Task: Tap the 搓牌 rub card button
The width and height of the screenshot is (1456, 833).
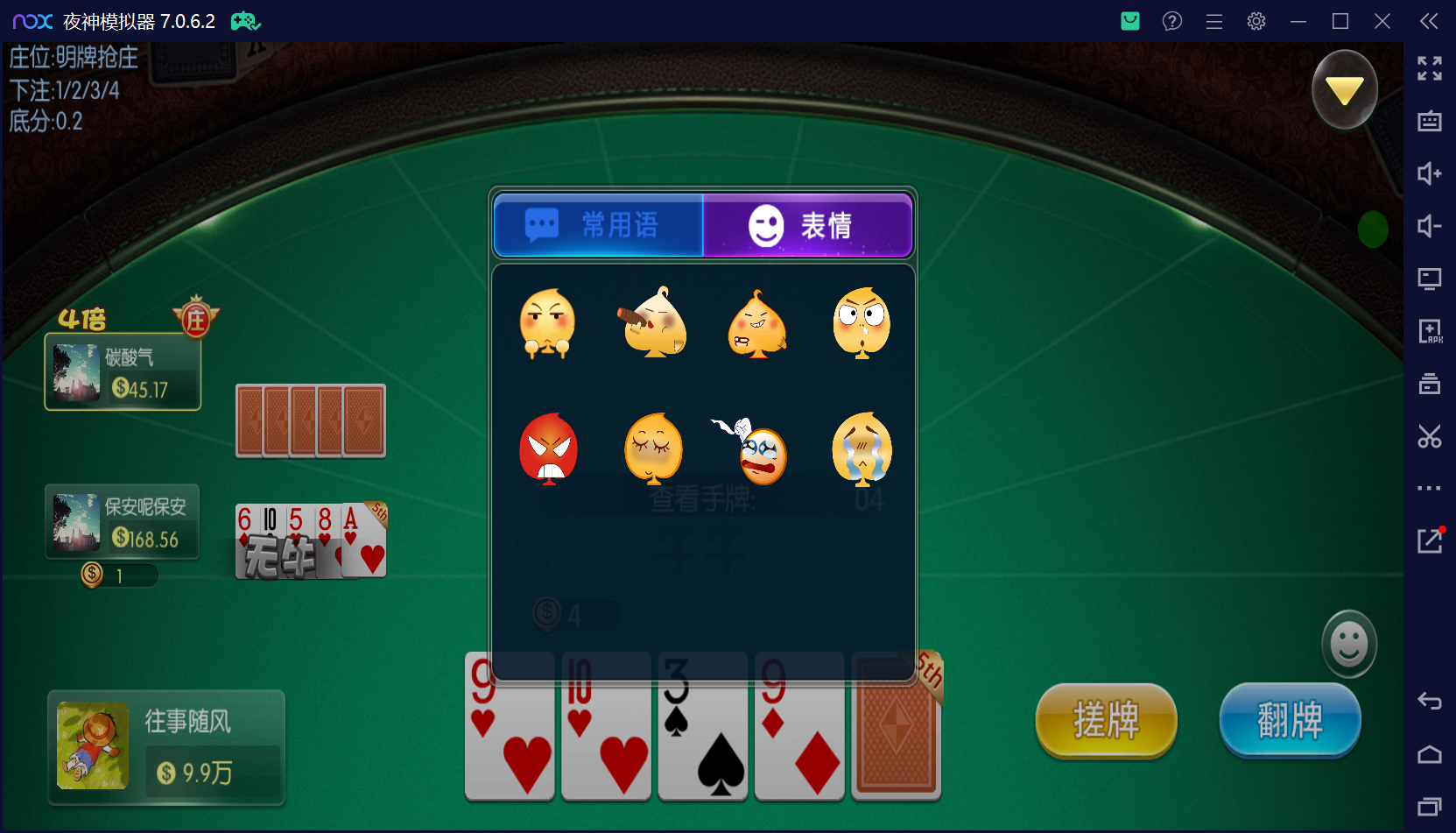Action: point(1106,720)
